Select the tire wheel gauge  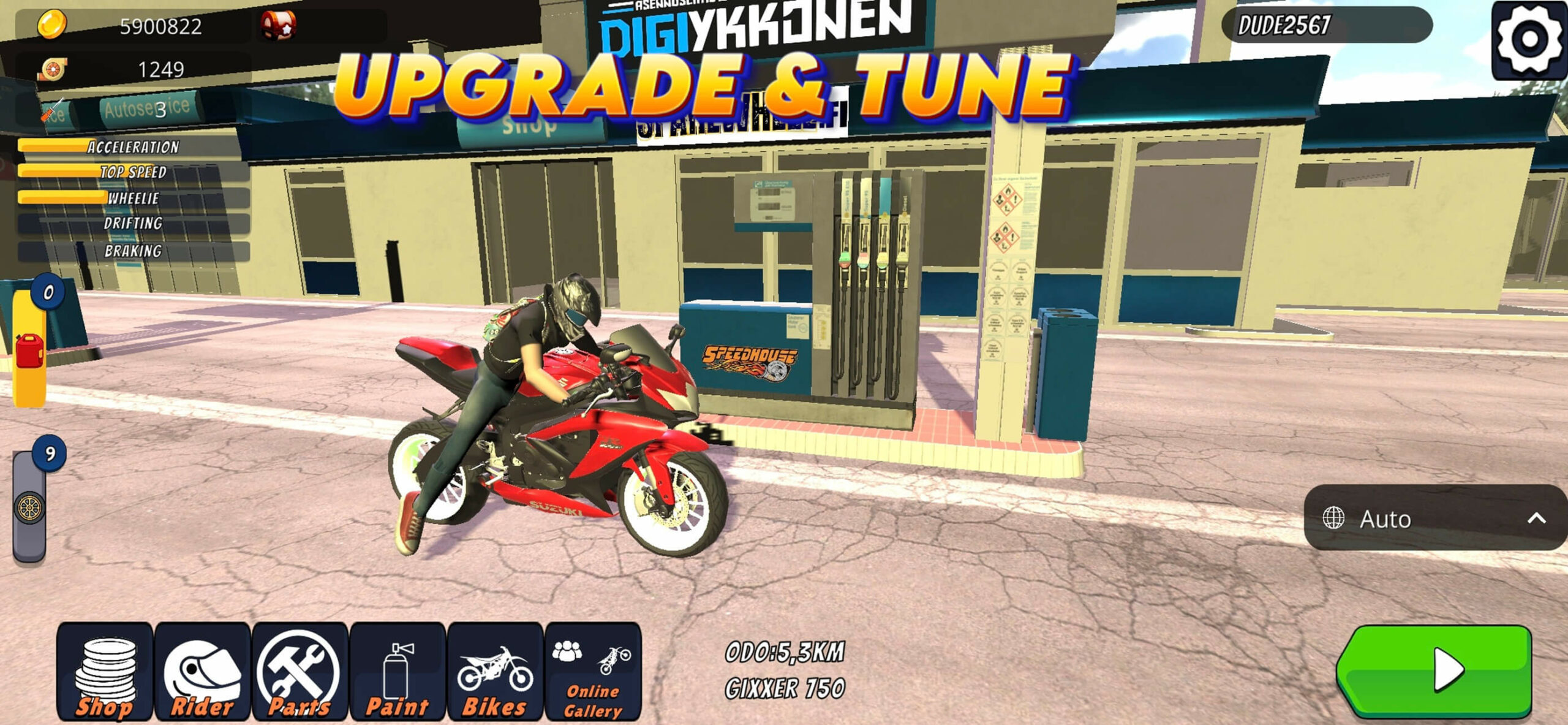(x=29, y=507)
